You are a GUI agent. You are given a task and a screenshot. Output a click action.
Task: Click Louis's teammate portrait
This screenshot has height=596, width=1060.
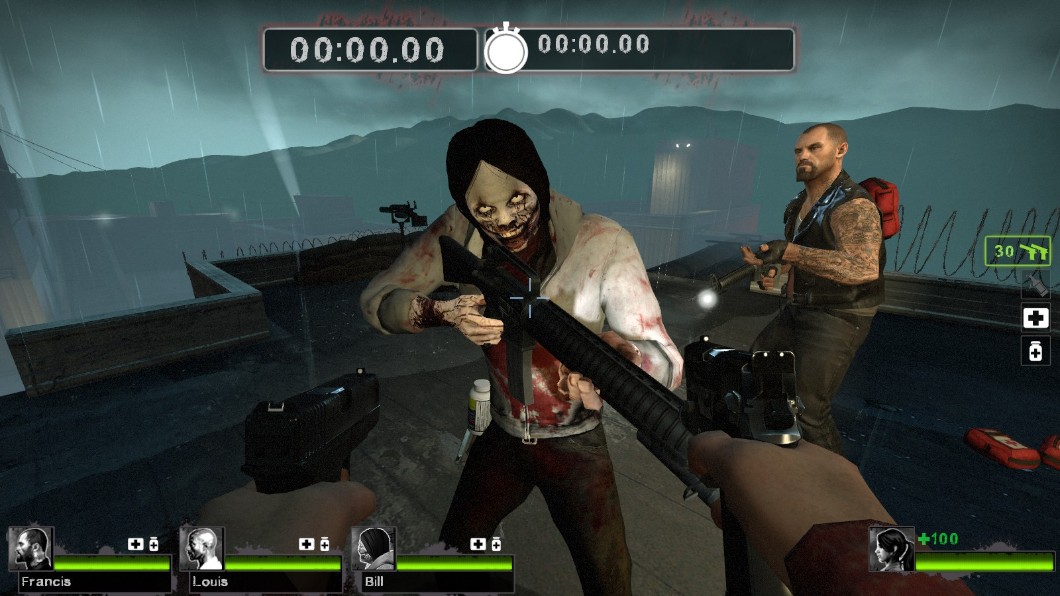coord(201,549)
